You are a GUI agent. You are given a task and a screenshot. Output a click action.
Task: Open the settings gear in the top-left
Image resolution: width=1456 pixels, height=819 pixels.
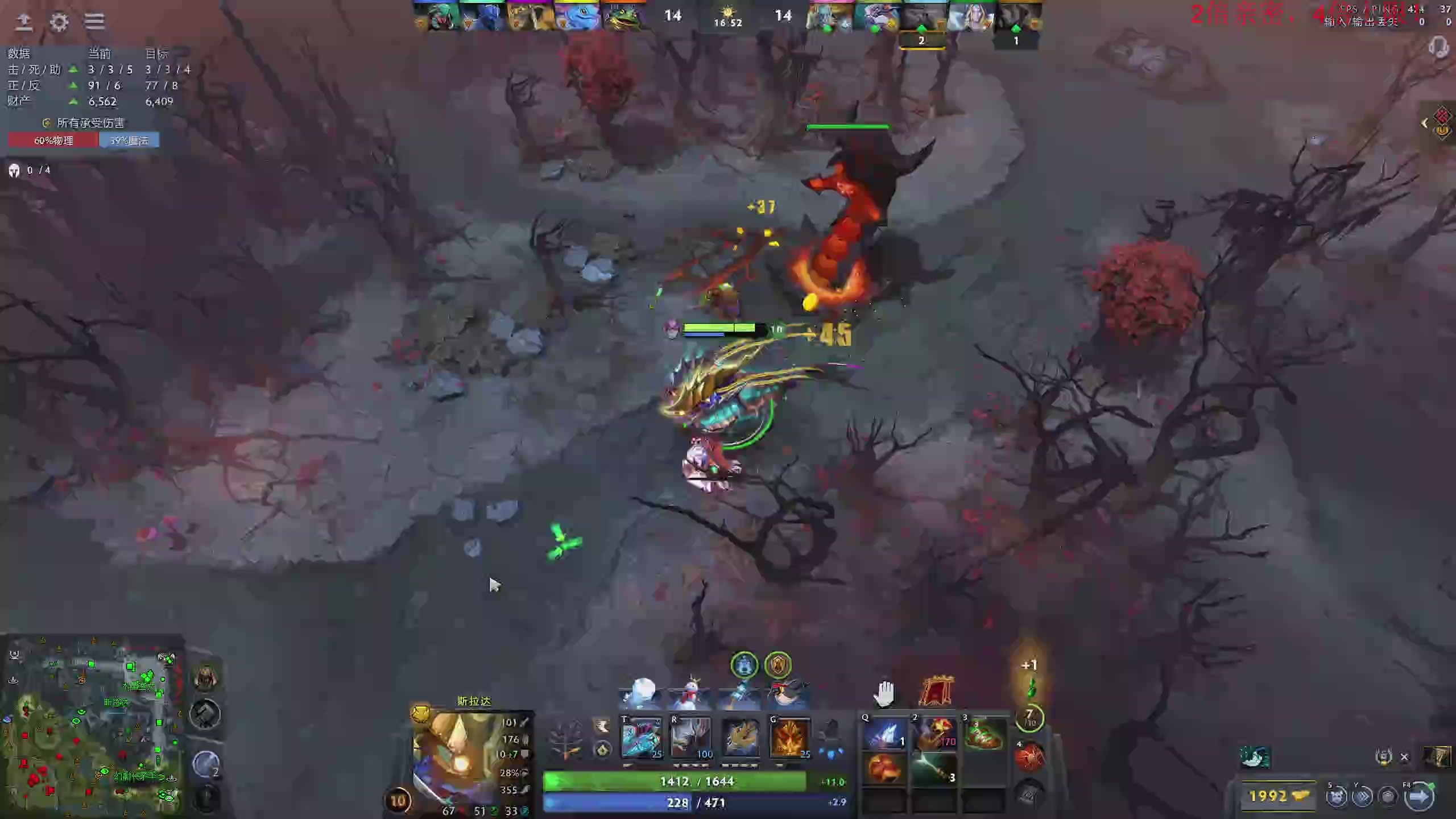pos(59,22)
